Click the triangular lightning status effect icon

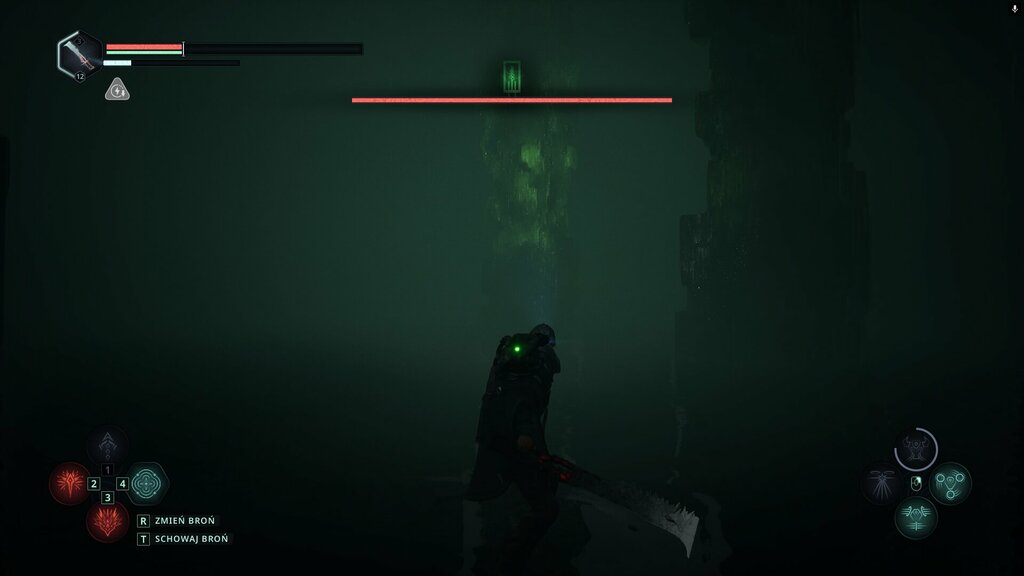117,90
